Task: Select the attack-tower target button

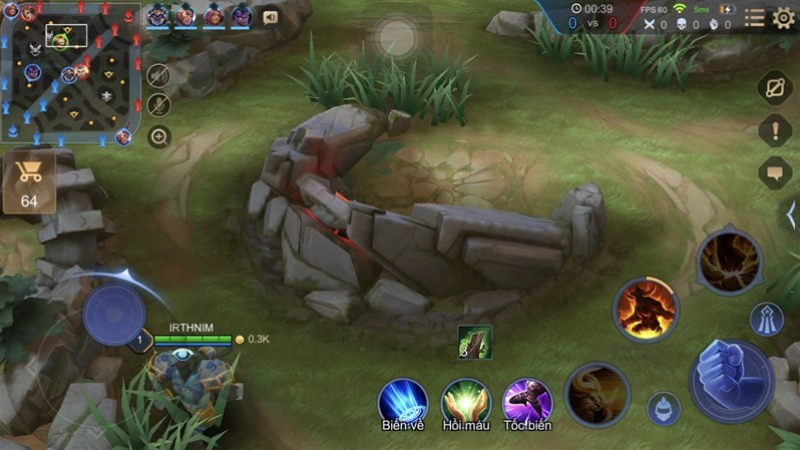Action: click(766, 319)
